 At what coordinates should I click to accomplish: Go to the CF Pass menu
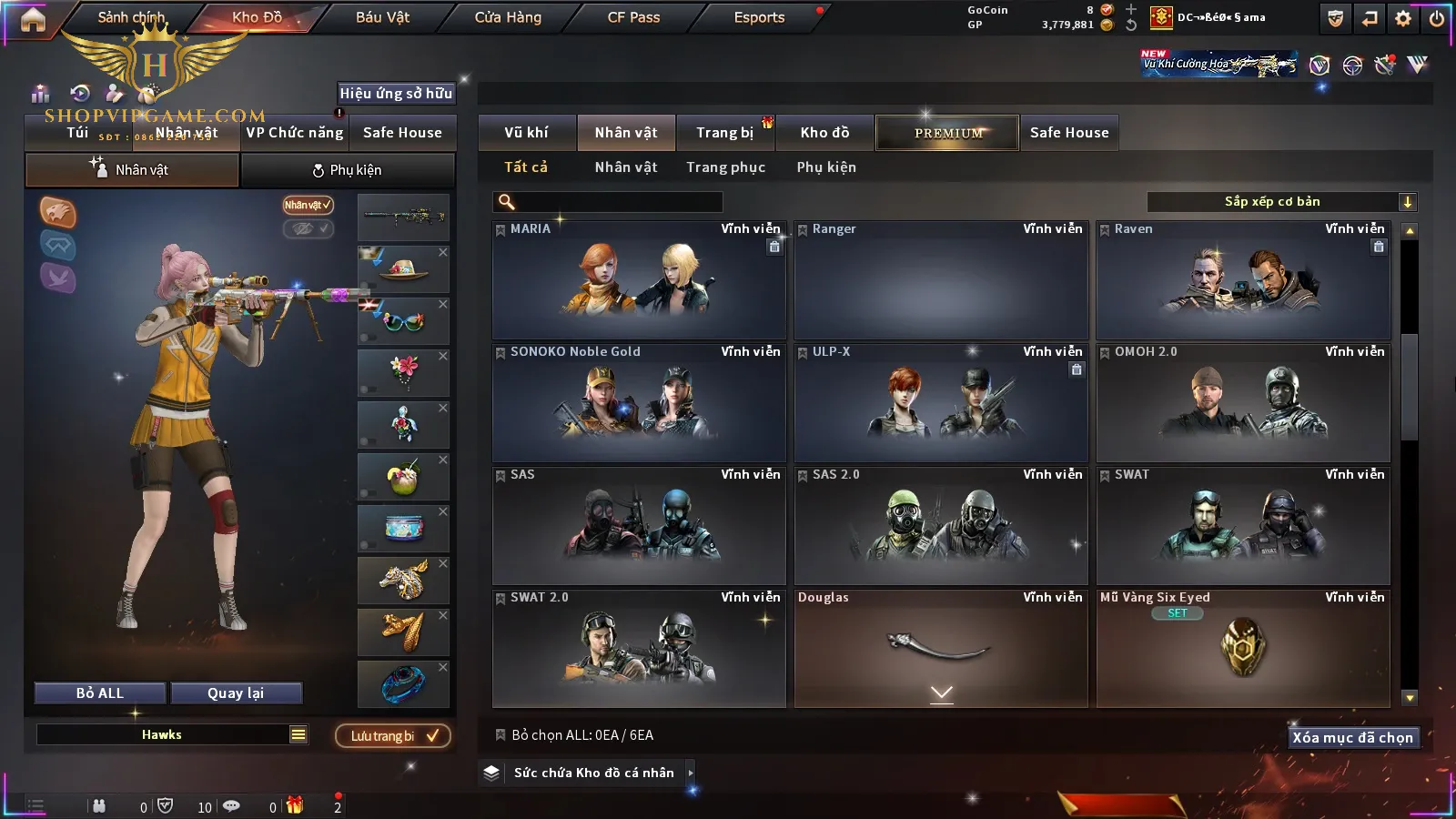(633, 17)
